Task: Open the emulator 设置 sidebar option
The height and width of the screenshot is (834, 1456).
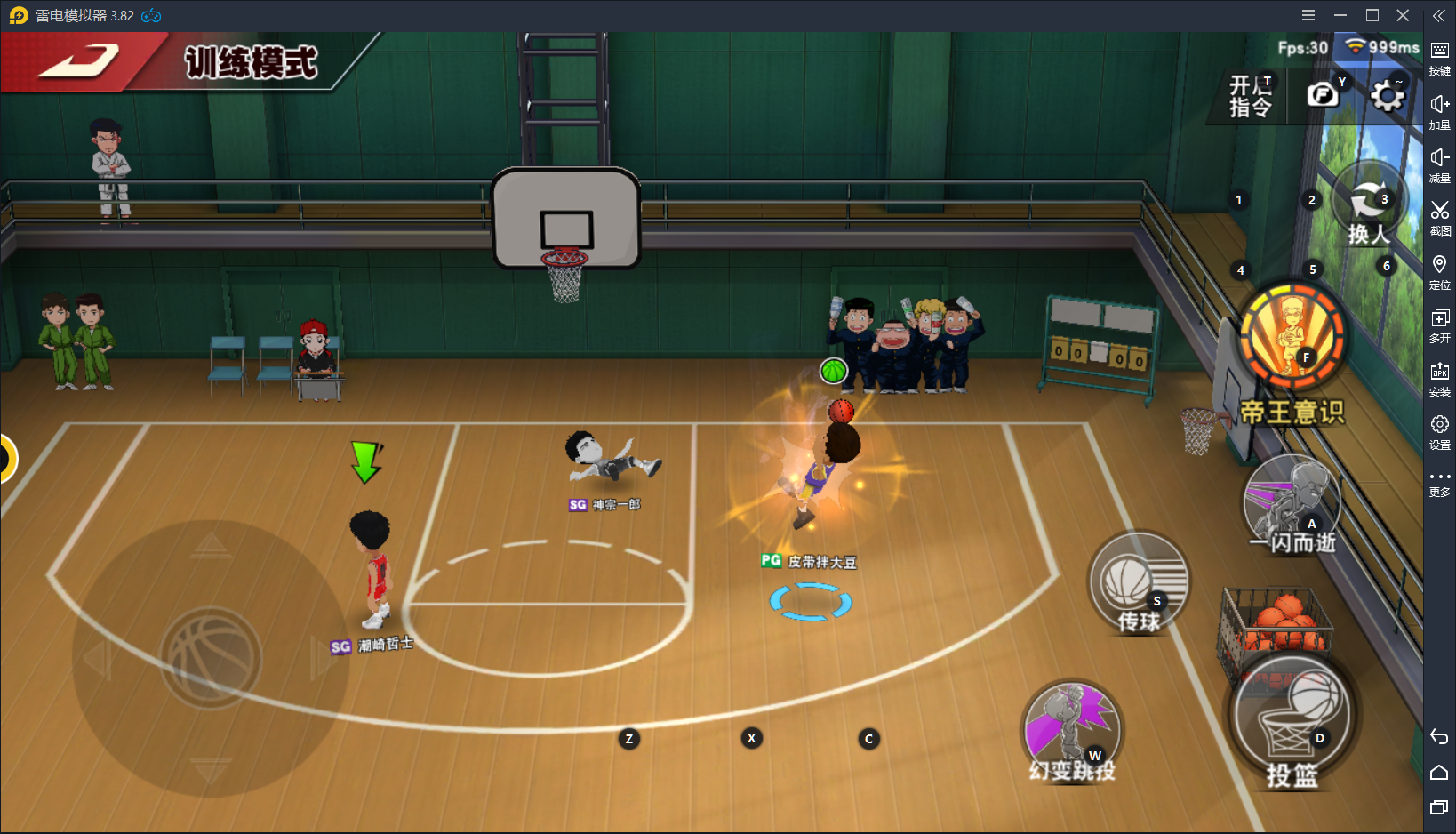Action: click(1439, 431)
